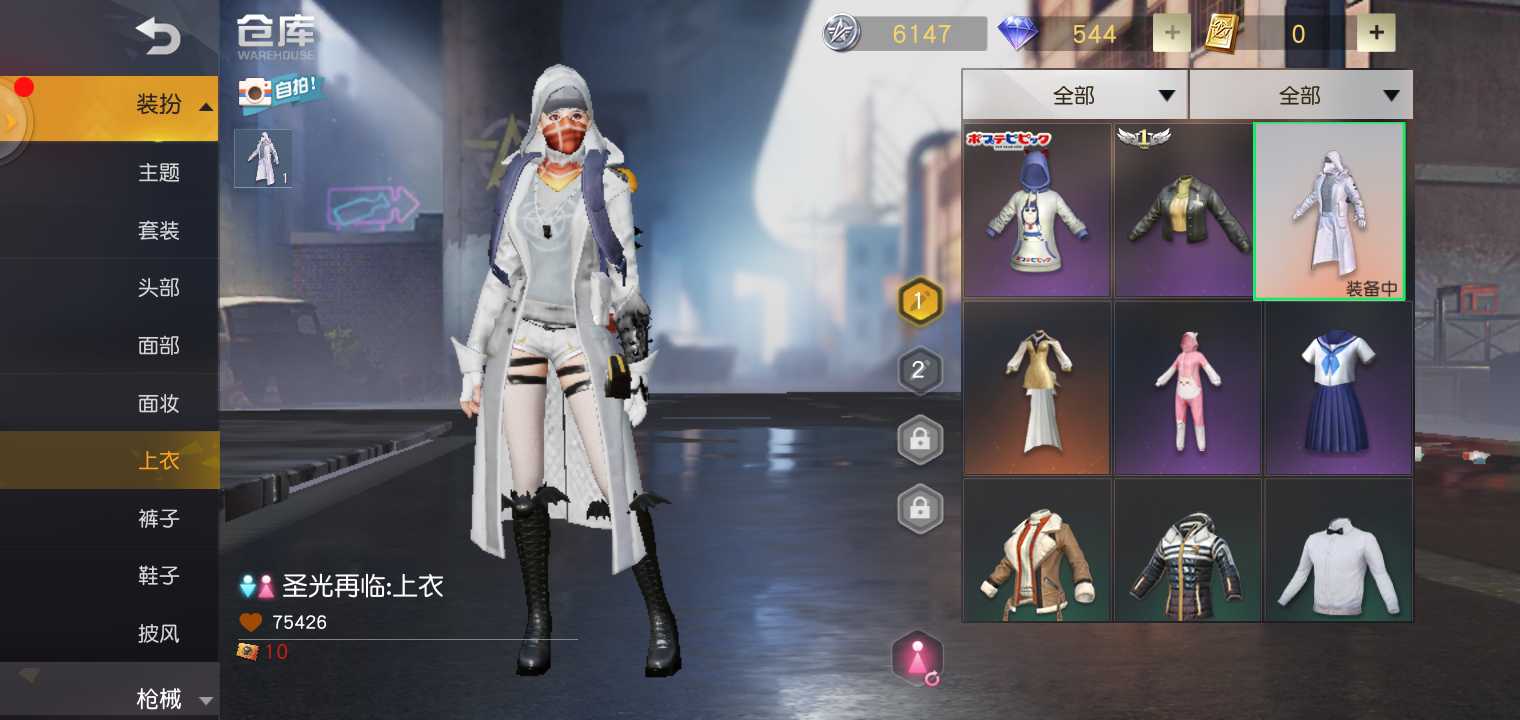Select the white shirt with bow tie
1520x720 pixels.
pyautogui.click(x=1338, y=550)
